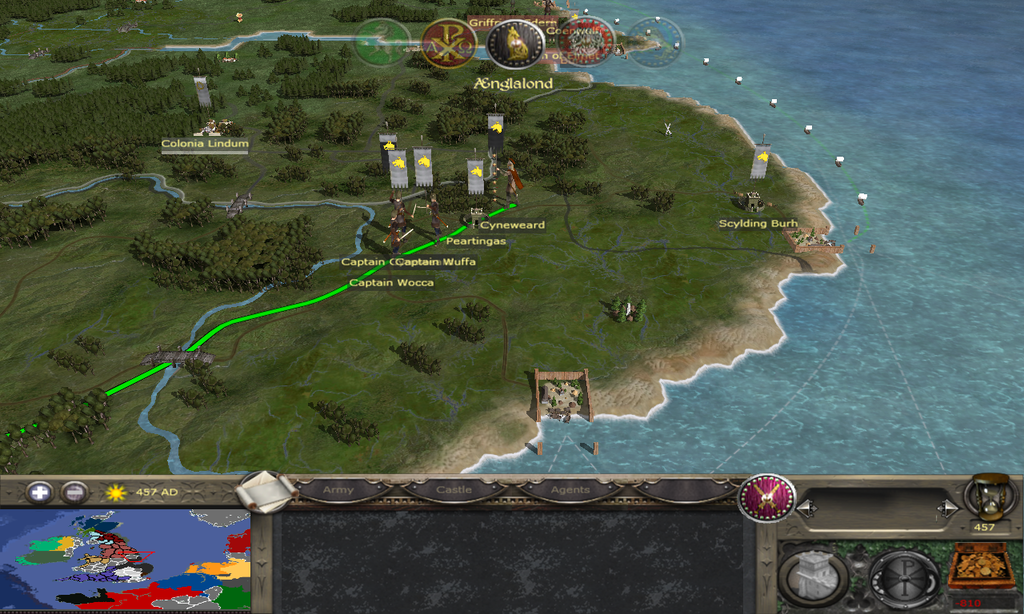Image resolution: width=1024 pixels, height=614 pixels.
Task: Select the previous item with left arrow
Action: click(802, 508)
